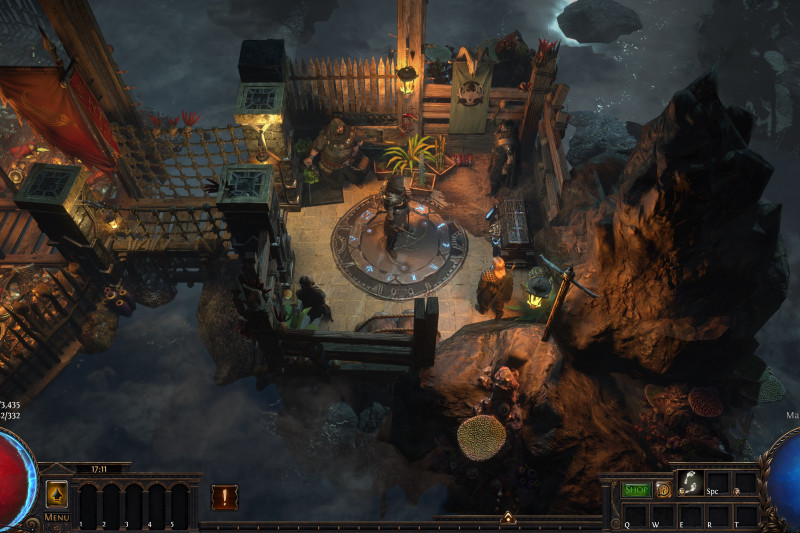Click the gold up-arrow level-up icon

57,493
